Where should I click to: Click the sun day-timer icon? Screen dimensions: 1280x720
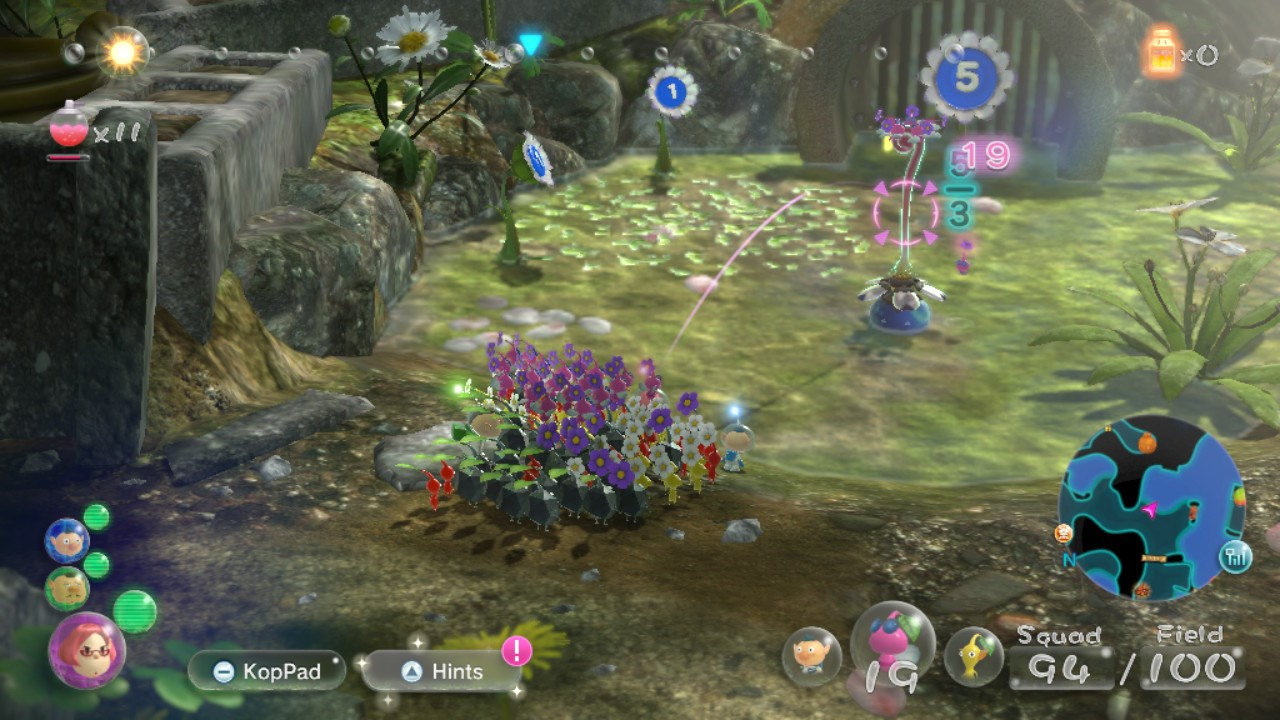coord(124,52)
